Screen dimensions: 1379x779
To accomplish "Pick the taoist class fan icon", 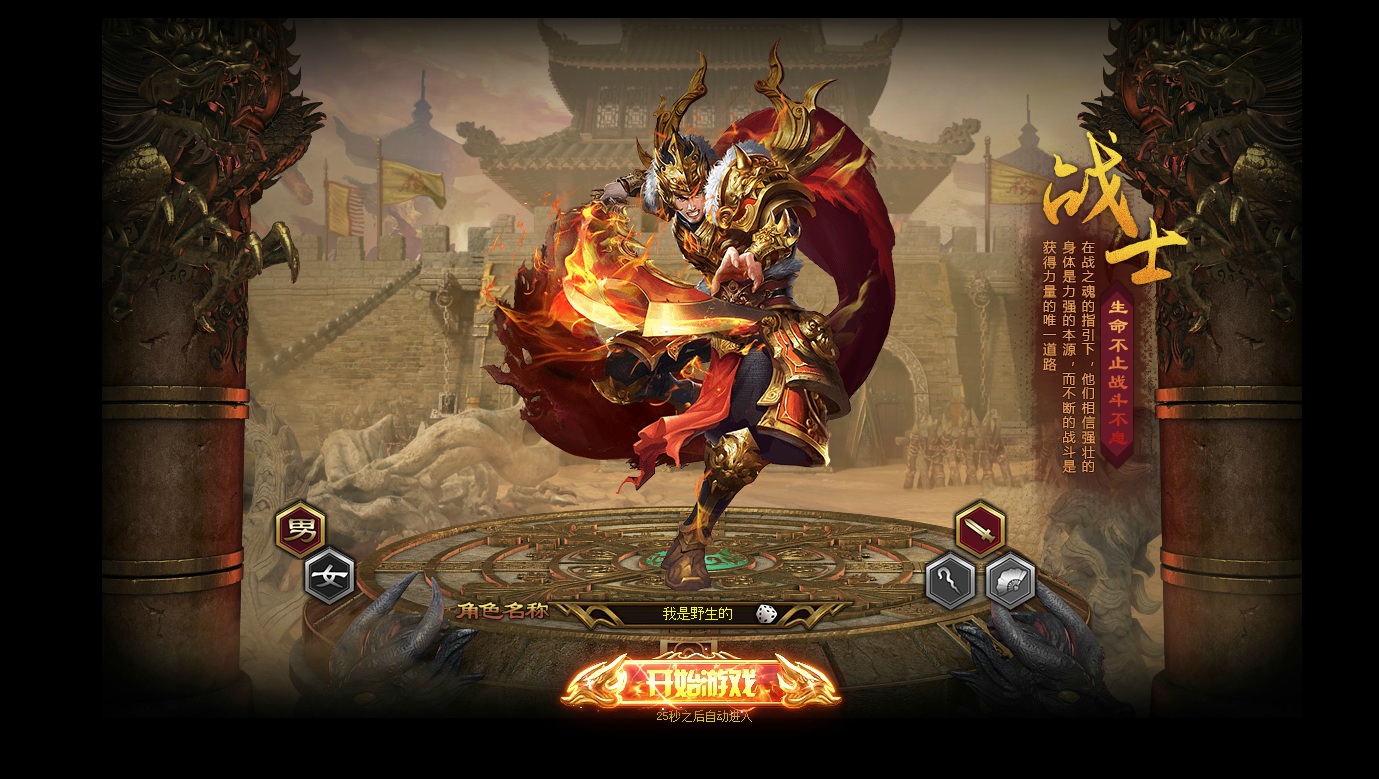I will coord(1010,580).
